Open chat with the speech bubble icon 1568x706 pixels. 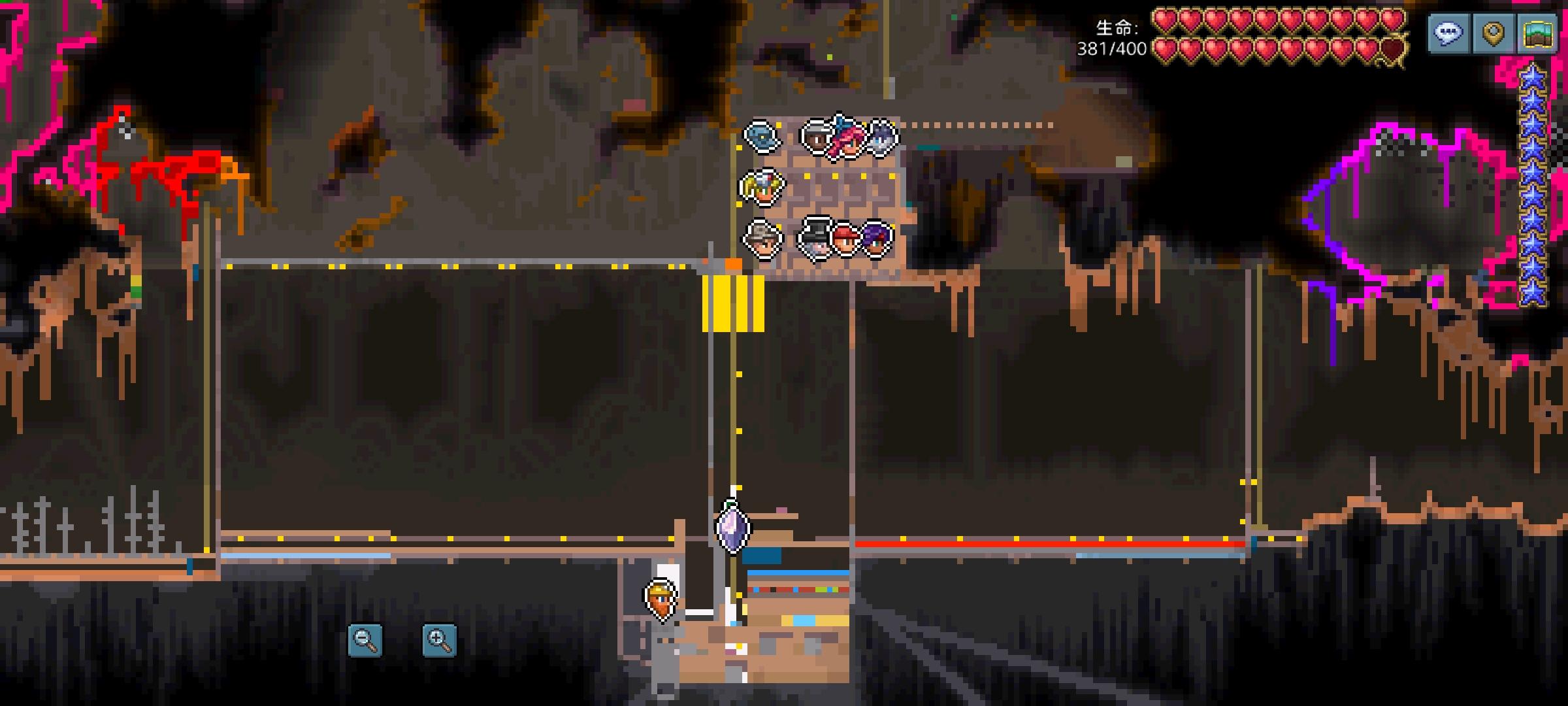point(1449,34)
